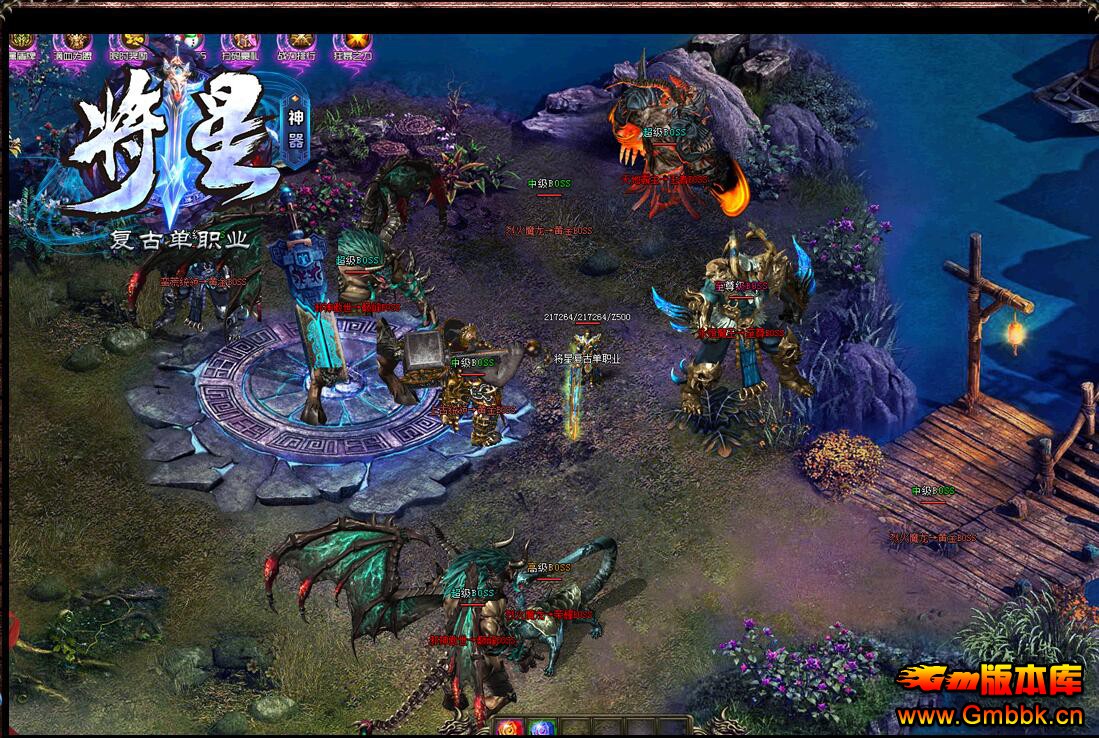Open the 战力排行 power ranking icon
Screen dimensions: 1099x738
coord(296,47)
